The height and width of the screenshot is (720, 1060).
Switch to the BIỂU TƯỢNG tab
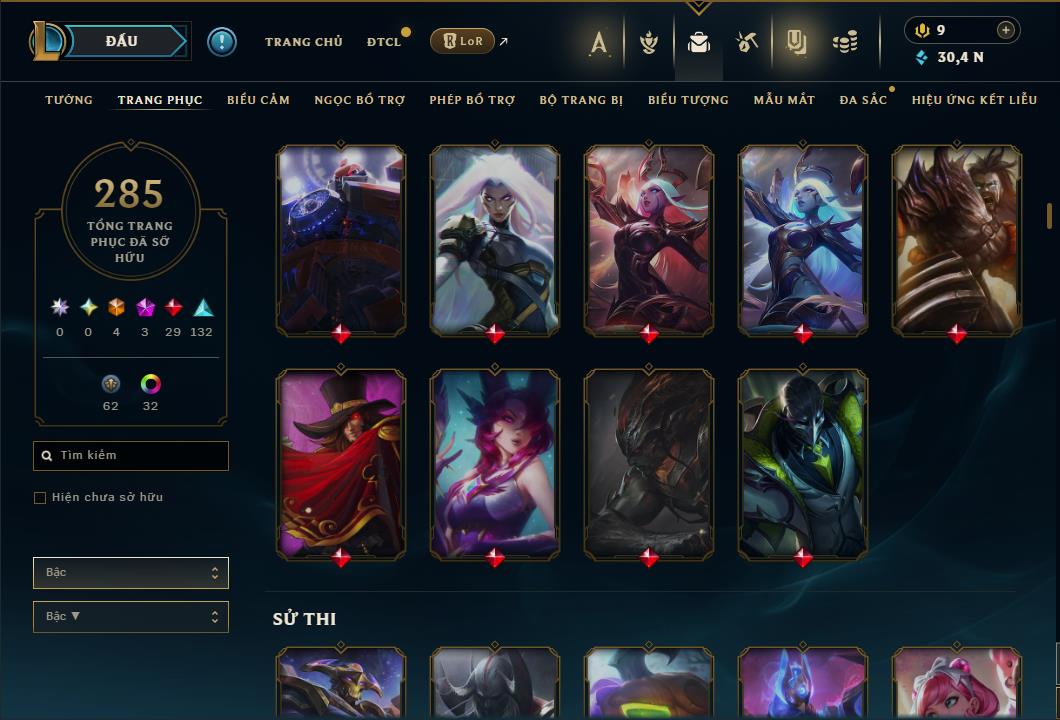[x=688, y=100]
